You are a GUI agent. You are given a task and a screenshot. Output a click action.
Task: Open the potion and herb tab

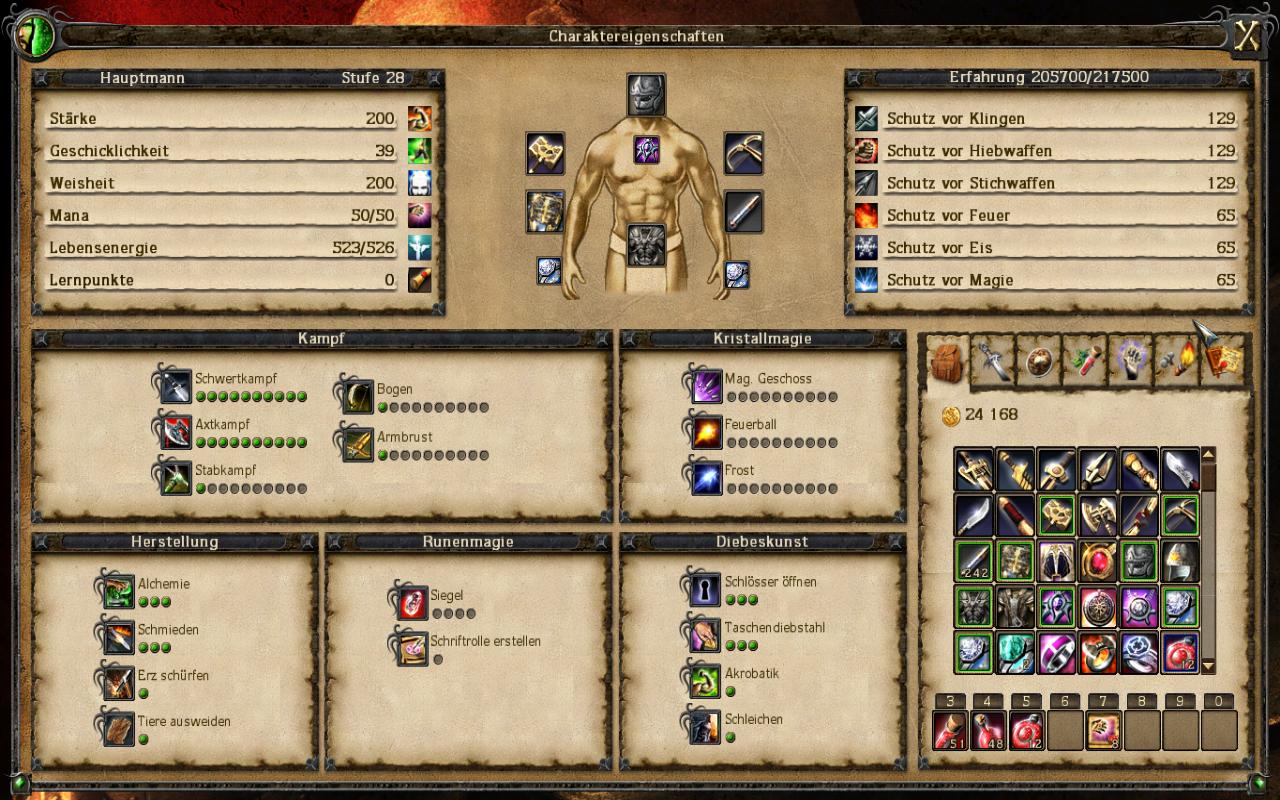pyautogui.click(x=1084, y=361)
